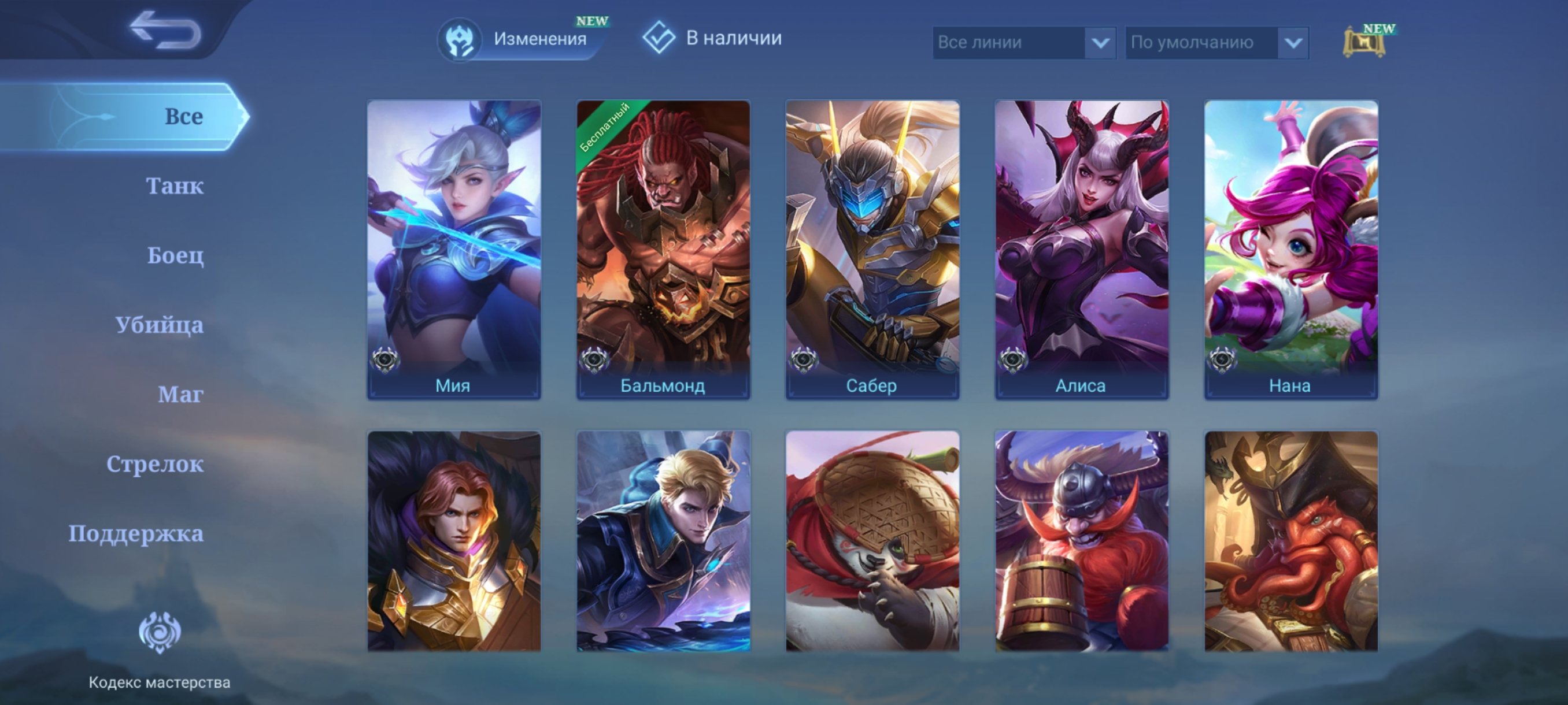
Task: Open the Изменения hero changes panel
Action: click(522, 39)
